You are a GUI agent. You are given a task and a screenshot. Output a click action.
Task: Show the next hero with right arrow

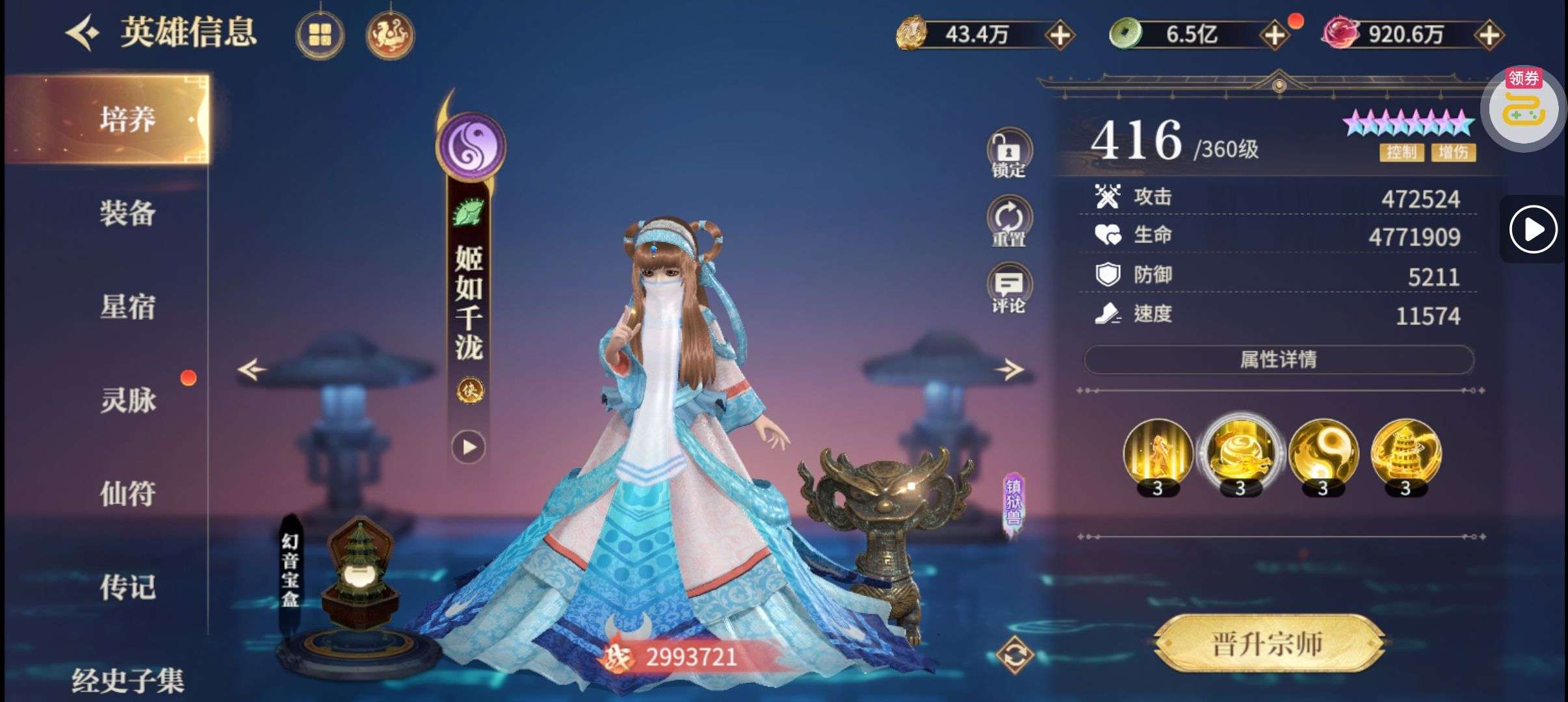click(1010, 370)
